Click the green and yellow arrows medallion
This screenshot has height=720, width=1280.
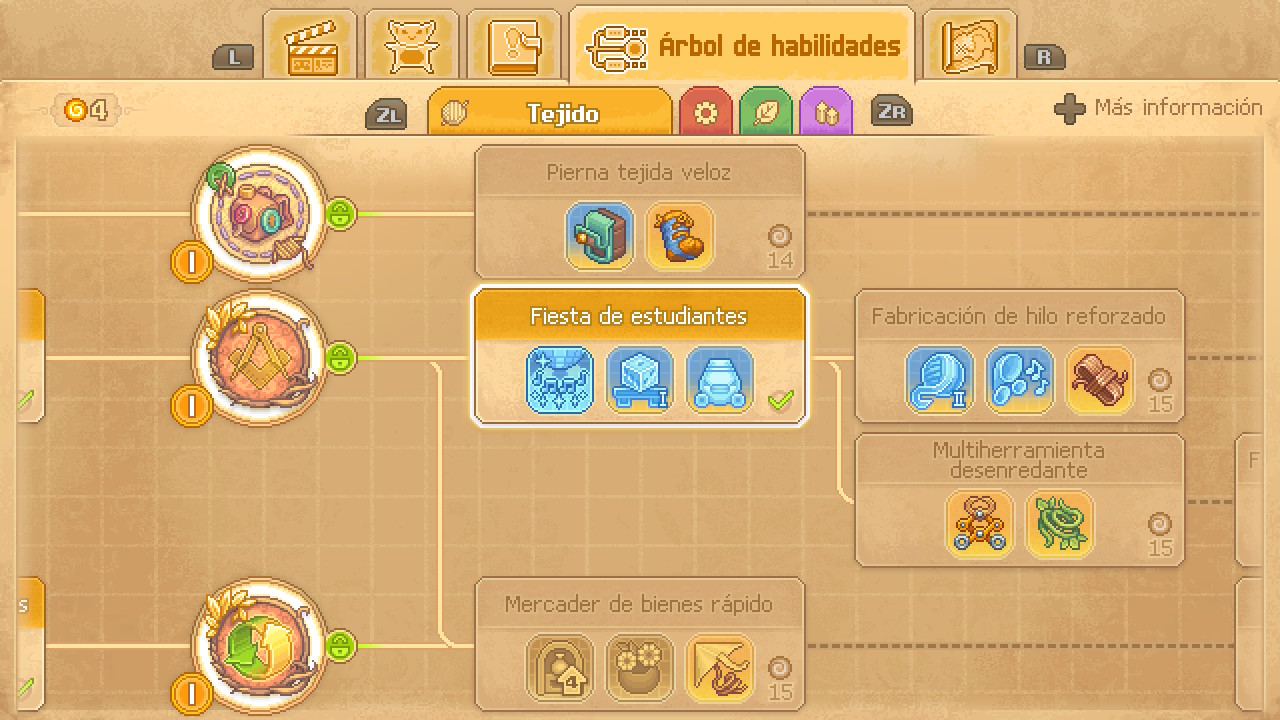pos(259,645)
